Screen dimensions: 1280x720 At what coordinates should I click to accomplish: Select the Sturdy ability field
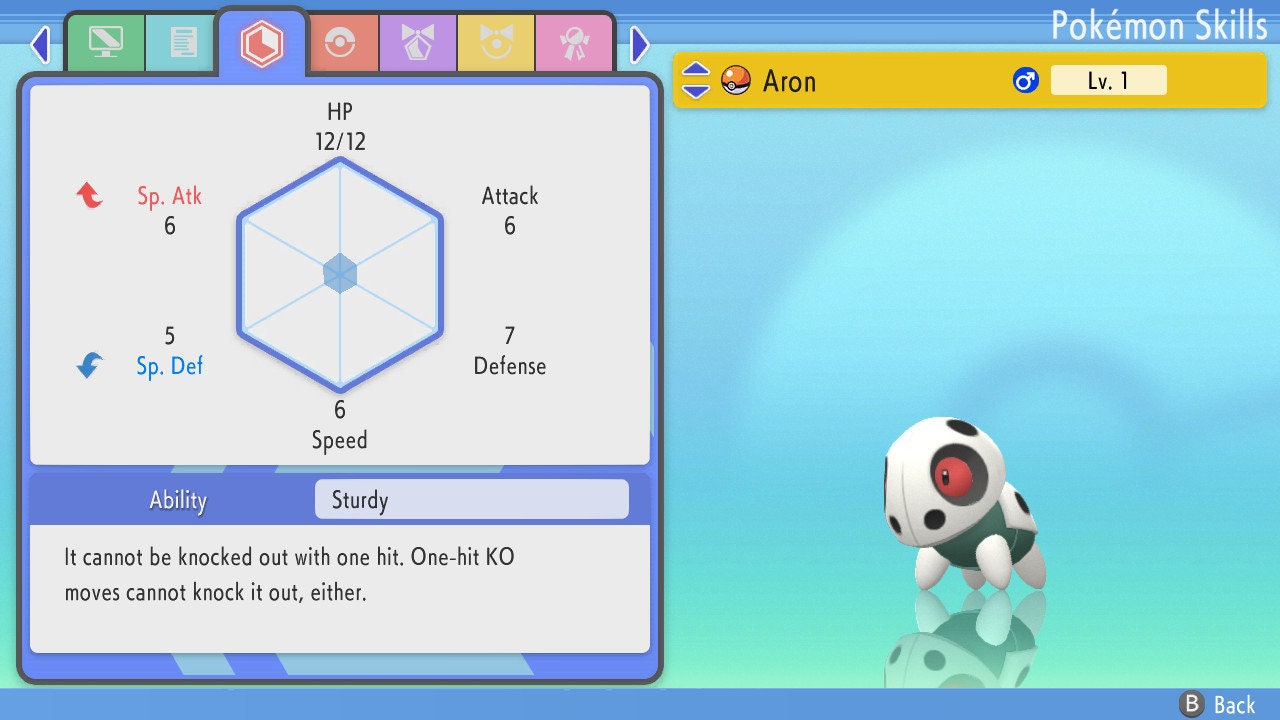(x=471, y=500)
